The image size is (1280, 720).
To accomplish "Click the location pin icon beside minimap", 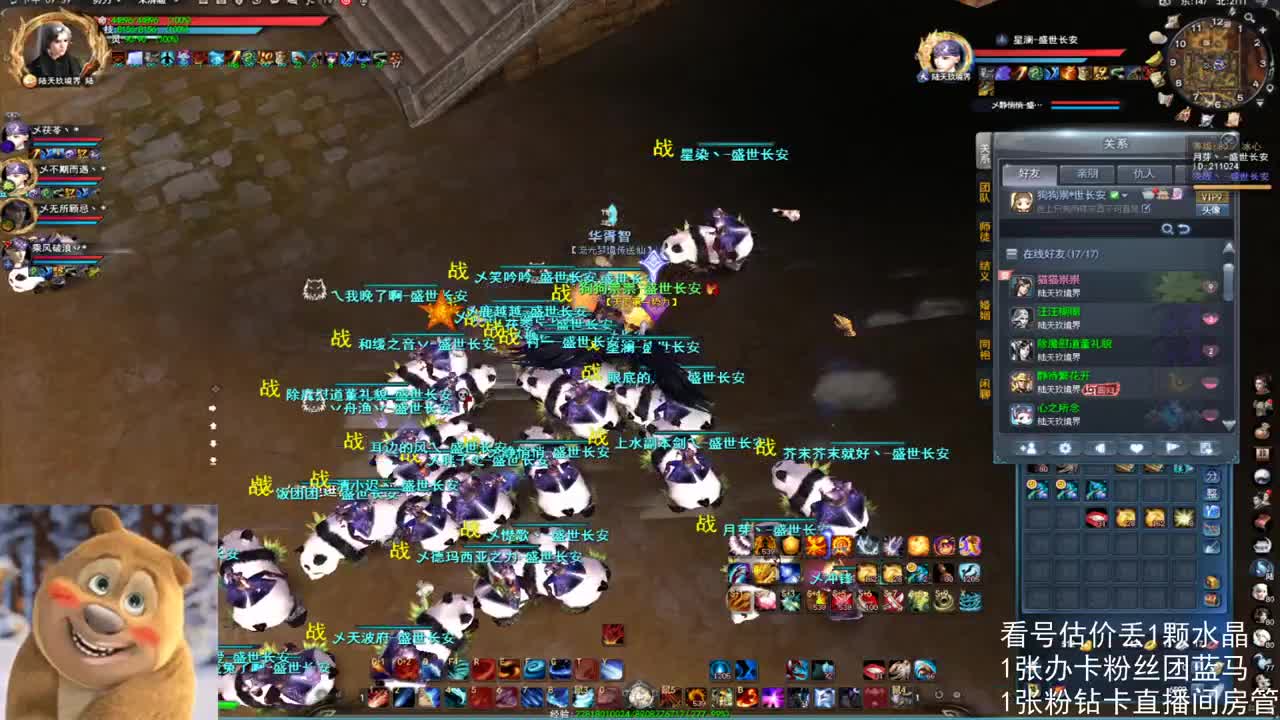I will 1271,88.
